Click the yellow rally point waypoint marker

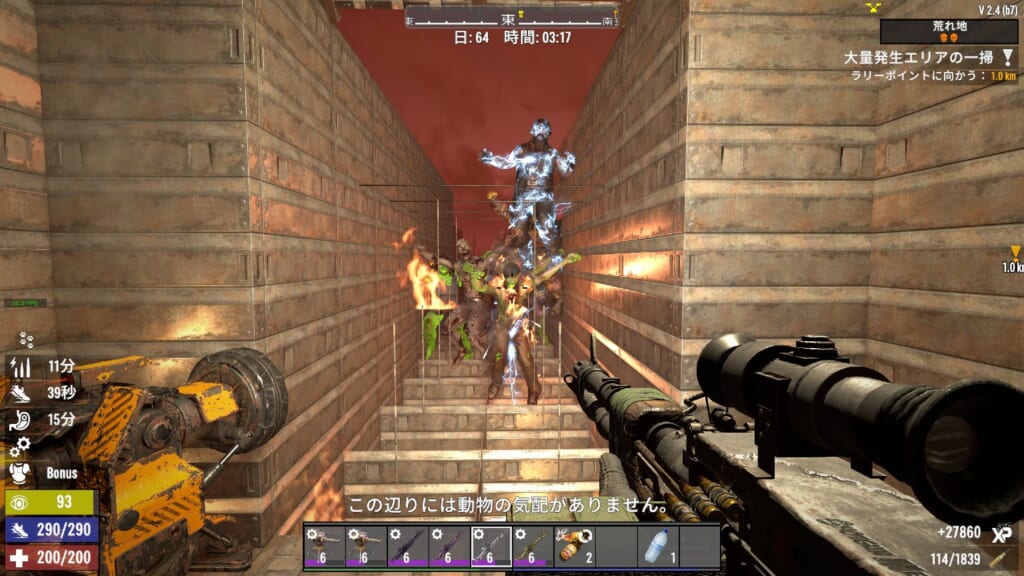point(1015,253)
